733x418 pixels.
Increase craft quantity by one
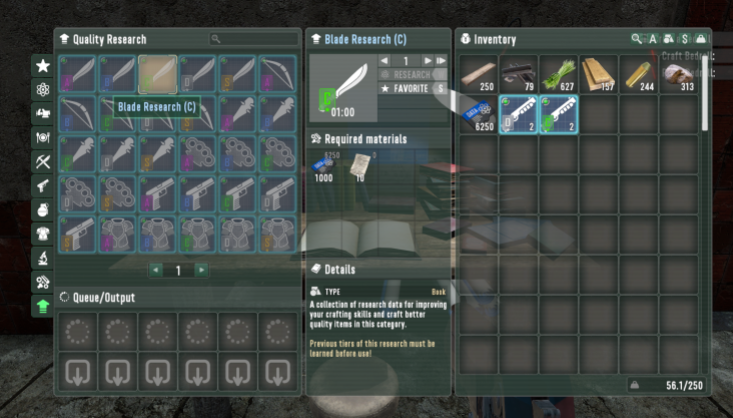pyautogui.click(x=428, y=61)
